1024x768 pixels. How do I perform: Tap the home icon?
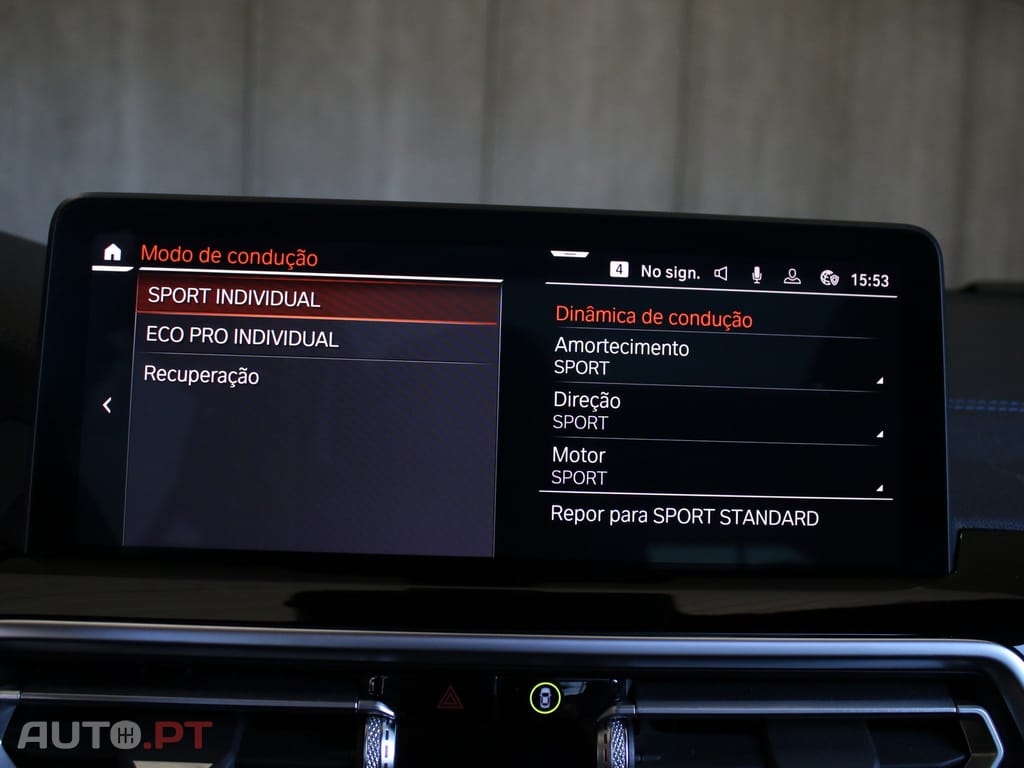point(112,252)
